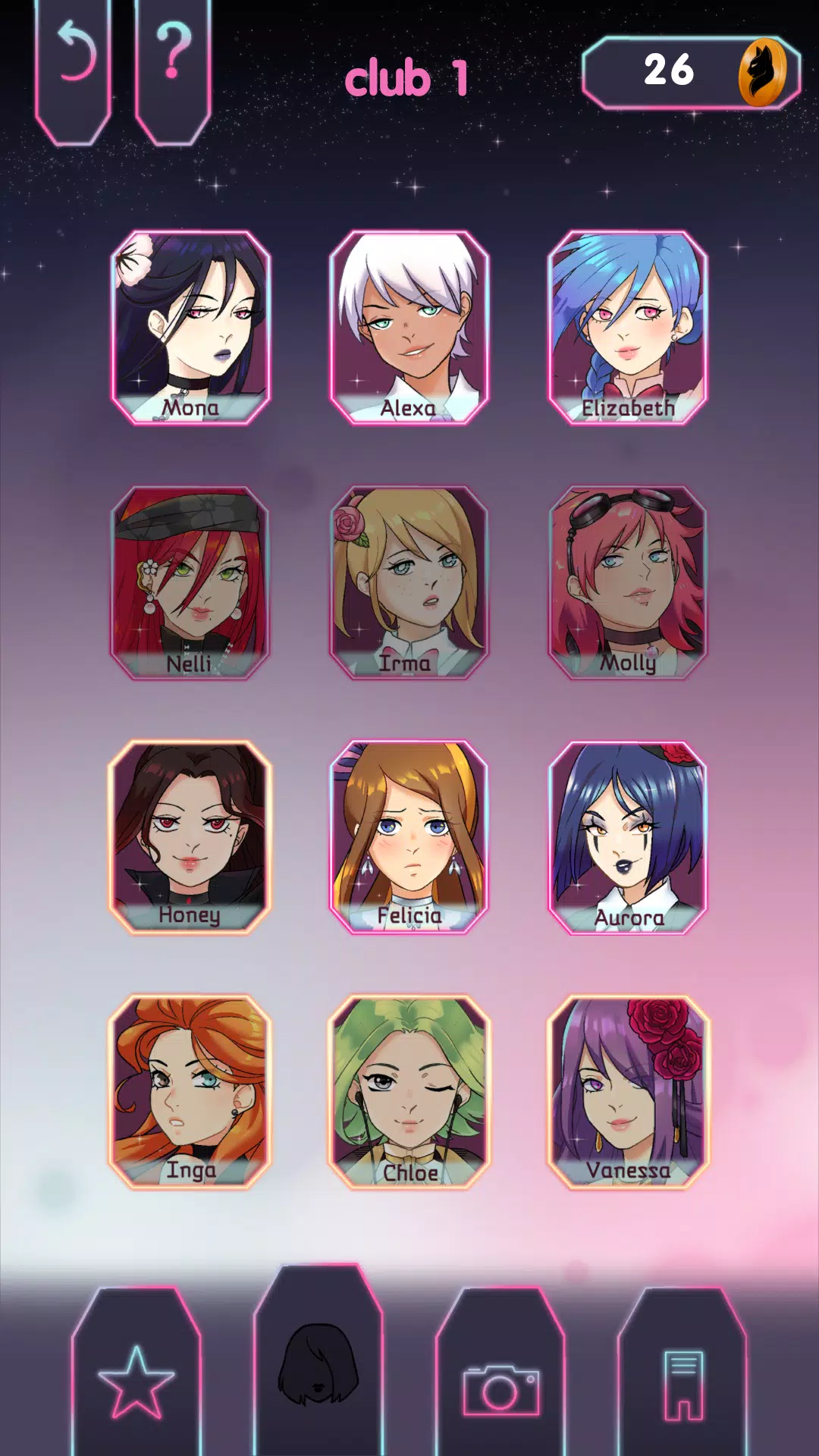This screenshot has width=819, height=1456.
Task: Choose the Molly character tile
Action: pyautogui.click(x=628, y=582)
